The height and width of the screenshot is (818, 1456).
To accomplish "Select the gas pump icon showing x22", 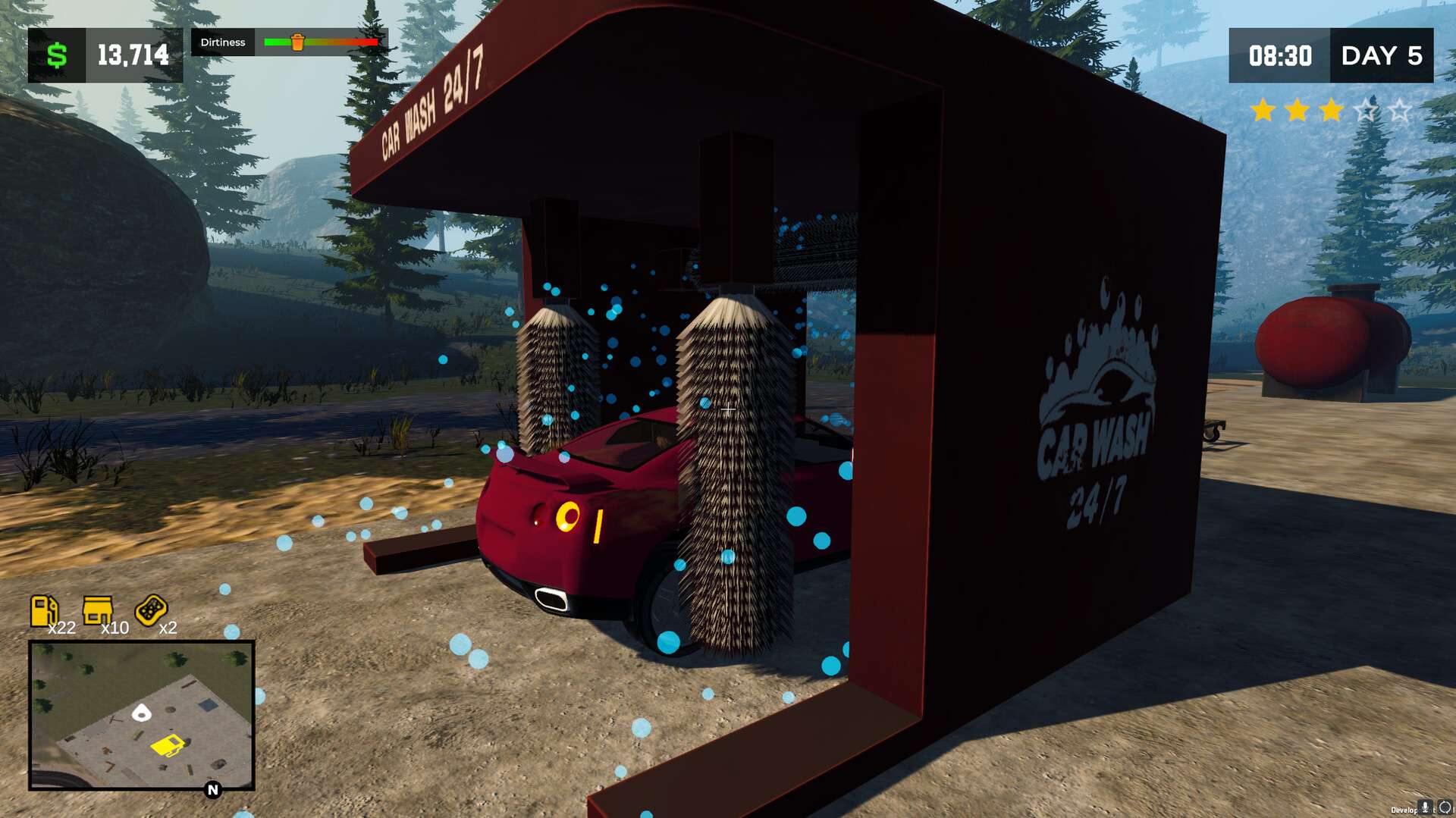I will (x=45, y=611).
